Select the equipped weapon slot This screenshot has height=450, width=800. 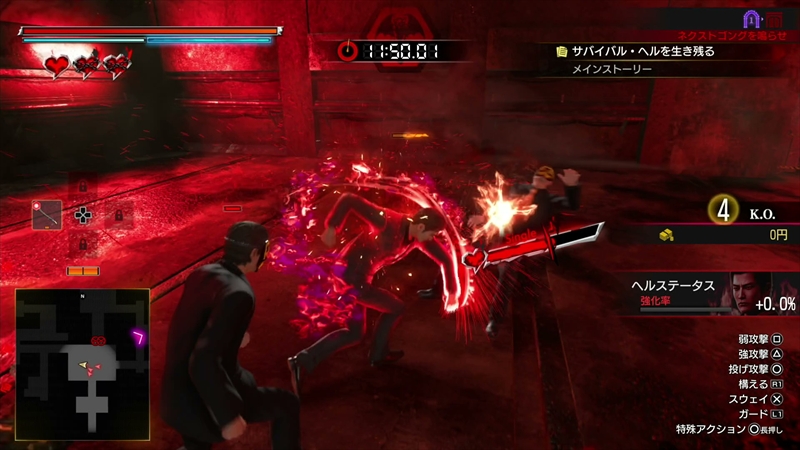(47, 214)
